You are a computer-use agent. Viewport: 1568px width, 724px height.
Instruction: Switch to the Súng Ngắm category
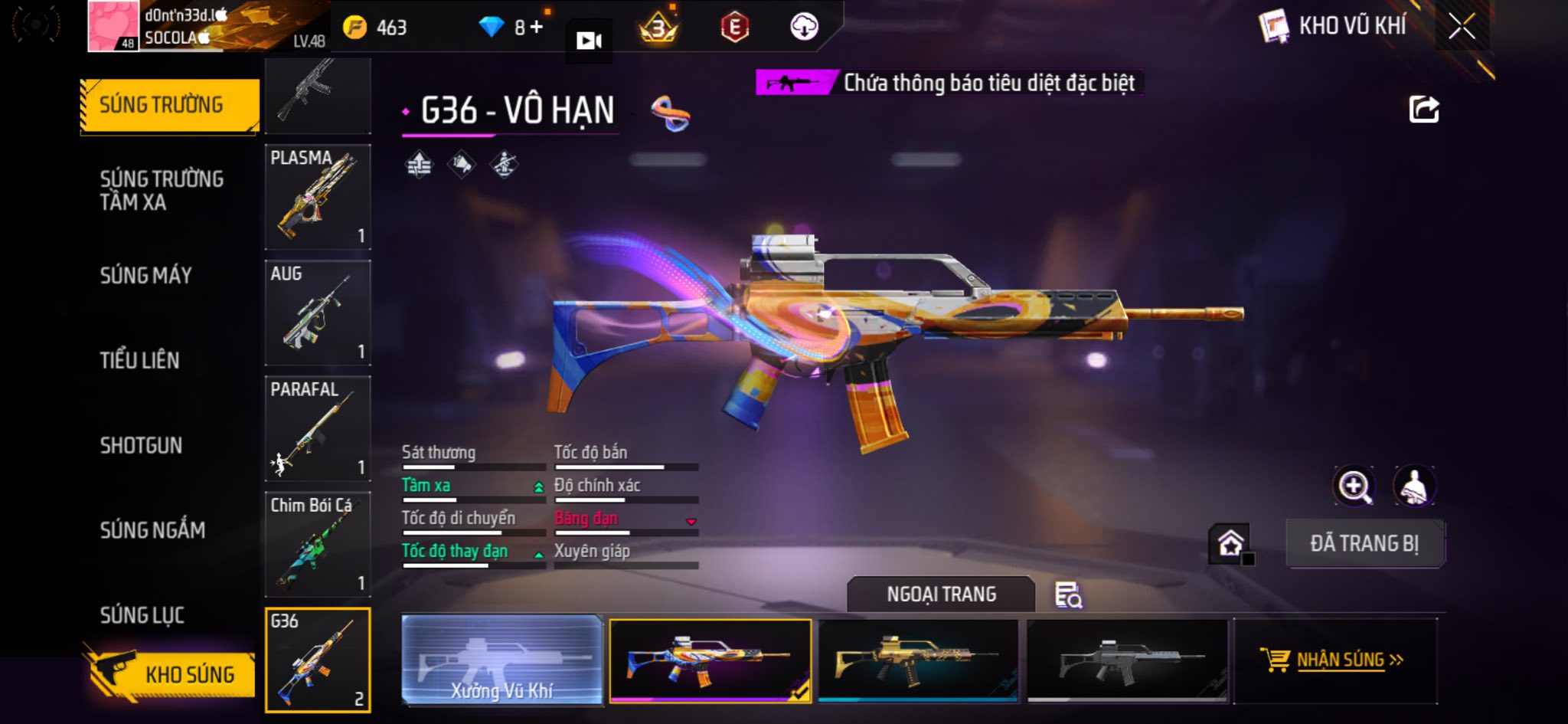pos(152,529)
